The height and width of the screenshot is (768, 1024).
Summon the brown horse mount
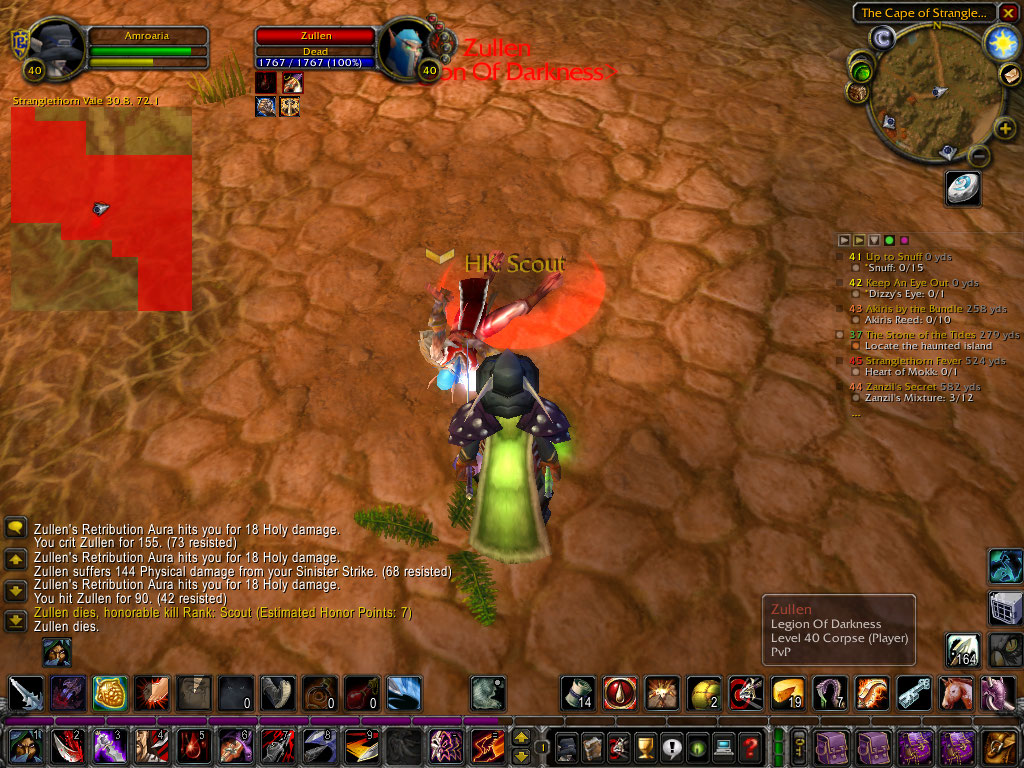957,693
